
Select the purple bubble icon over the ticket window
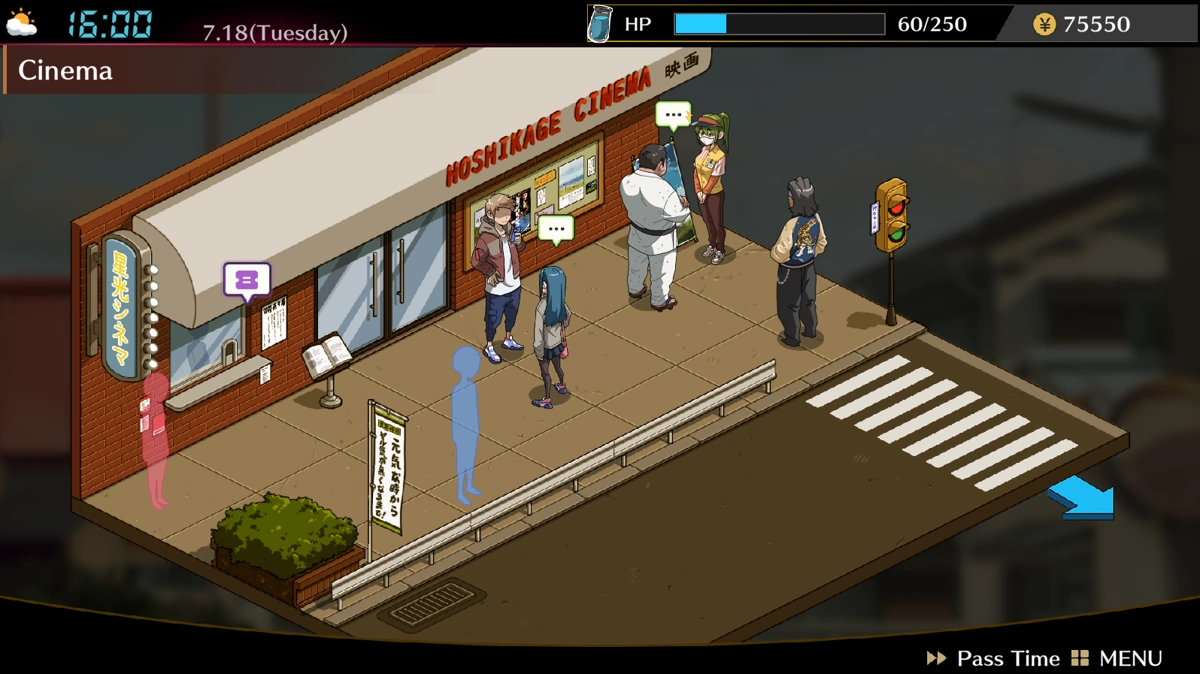(x=247, y=280)
